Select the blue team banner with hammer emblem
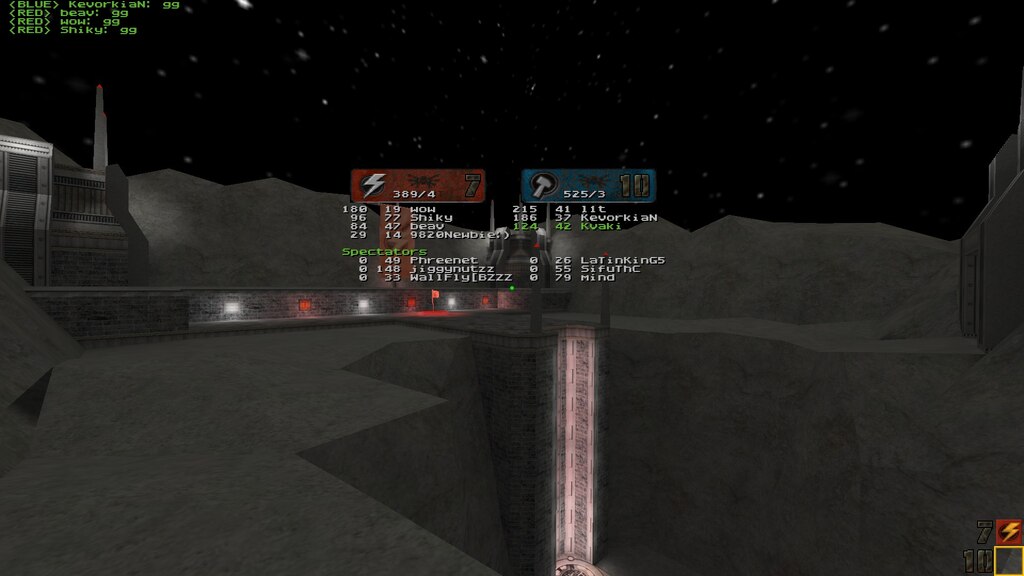This screenshot has height=576, width=1024. pyautogui.click(x=588, y=186)
